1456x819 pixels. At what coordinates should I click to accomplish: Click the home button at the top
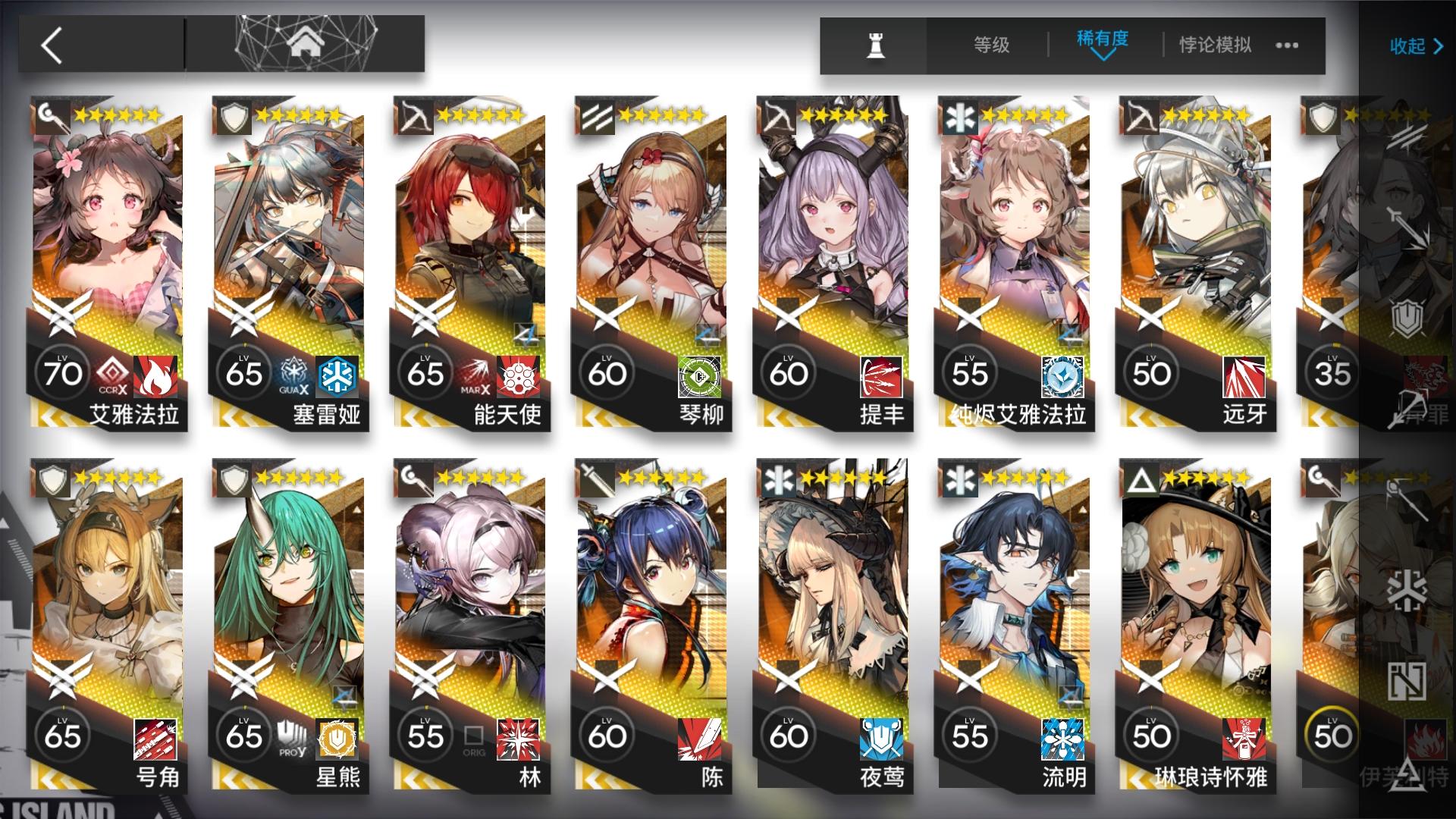(x=306, y=42)
